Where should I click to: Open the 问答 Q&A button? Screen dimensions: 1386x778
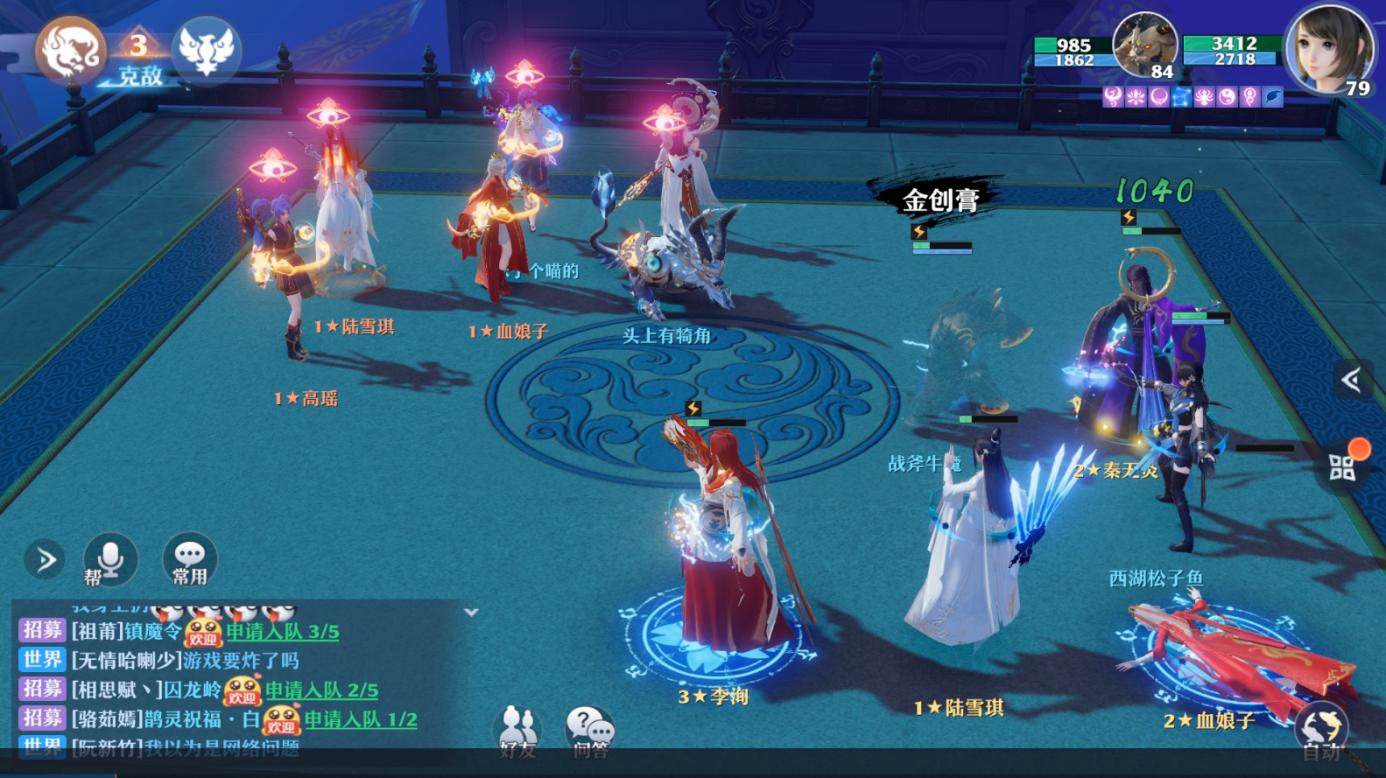[x=589, y=731]
